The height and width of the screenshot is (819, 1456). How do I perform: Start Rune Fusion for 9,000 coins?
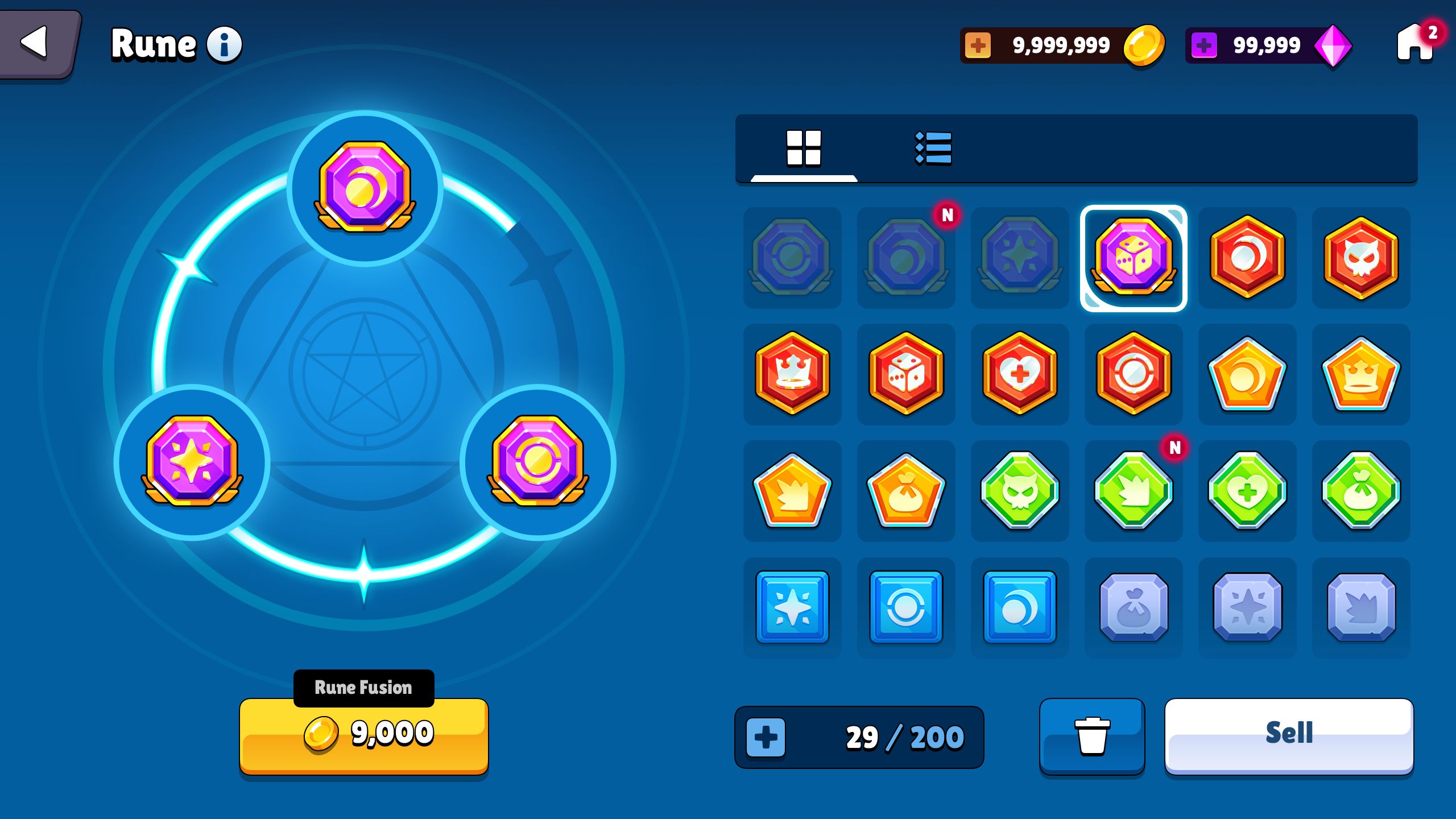(364, 735)
